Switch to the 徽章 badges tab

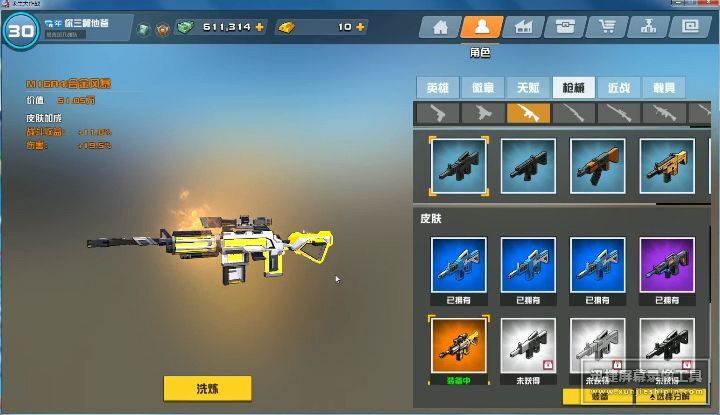pyautogui.click(x=482, y=87)
